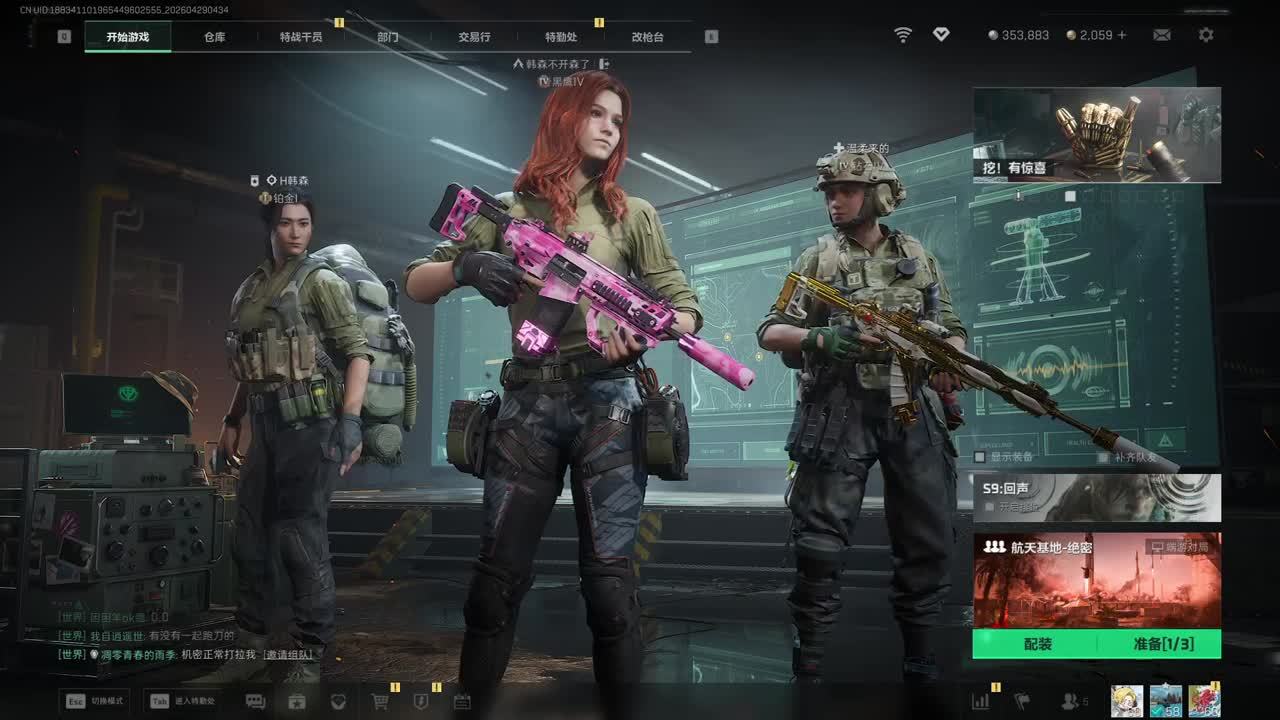Toggle the 显示装备 checkbox

click(x=981, y=457)
